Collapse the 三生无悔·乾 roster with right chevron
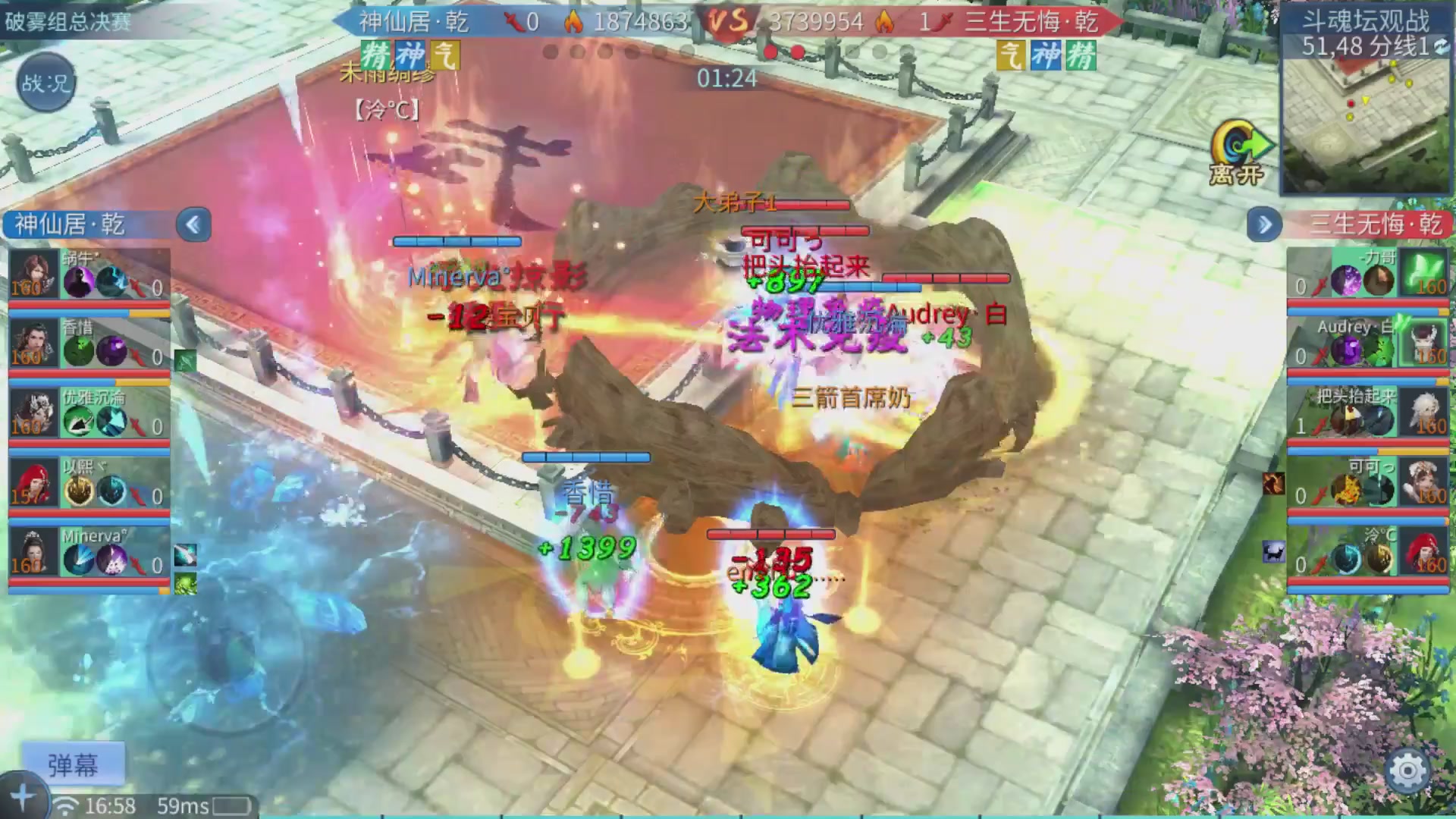The image size is (1456, 819). (x=1263, y=224)
